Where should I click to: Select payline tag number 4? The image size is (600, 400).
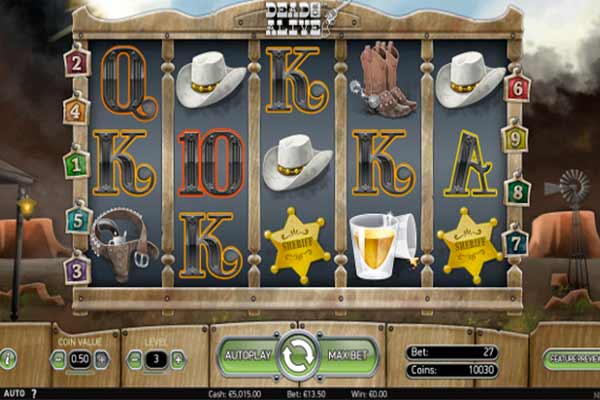[x=76, y=109]
